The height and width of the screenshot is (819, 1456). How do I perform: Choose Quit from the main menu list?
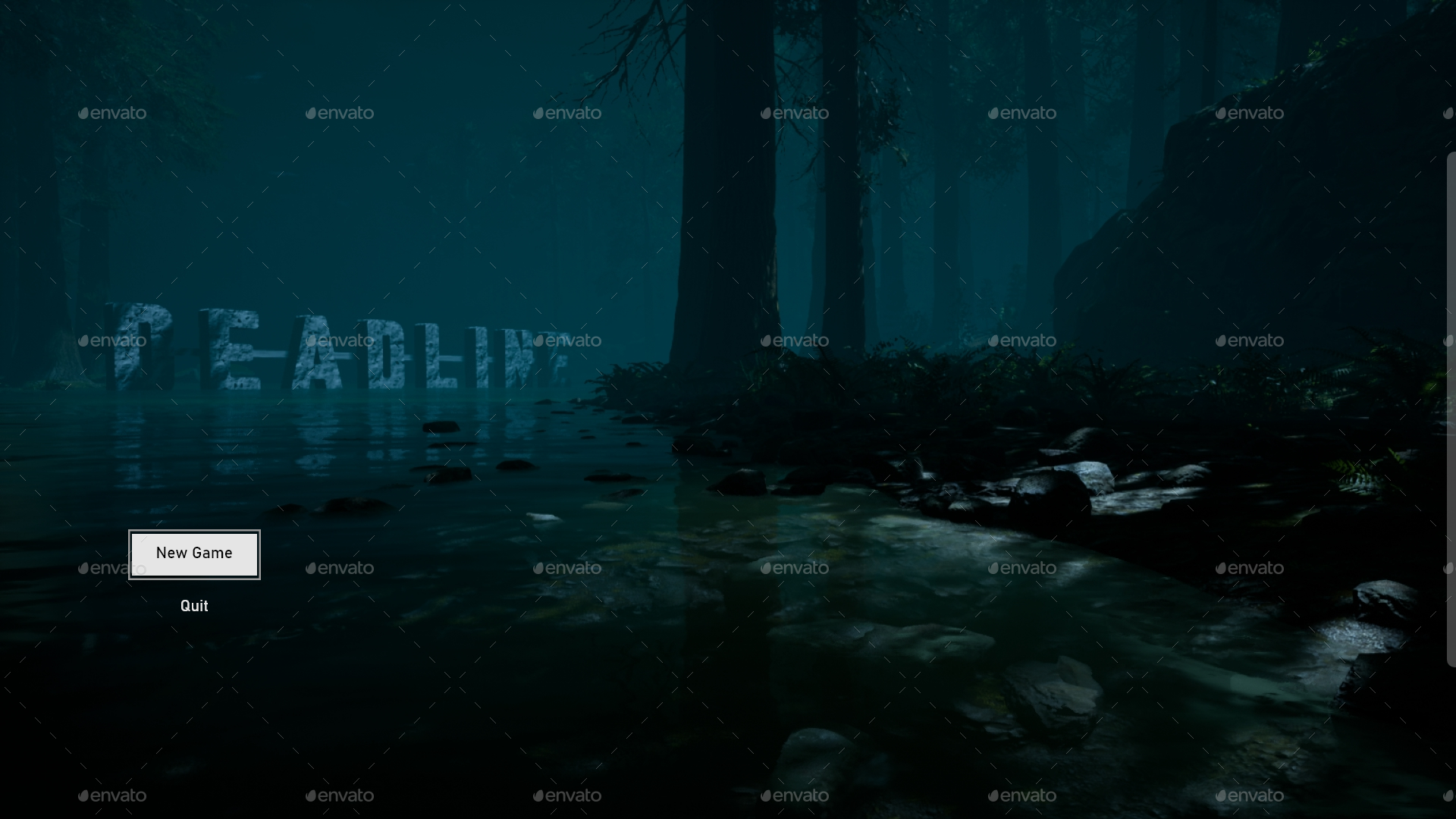click(x=194, y=605)
